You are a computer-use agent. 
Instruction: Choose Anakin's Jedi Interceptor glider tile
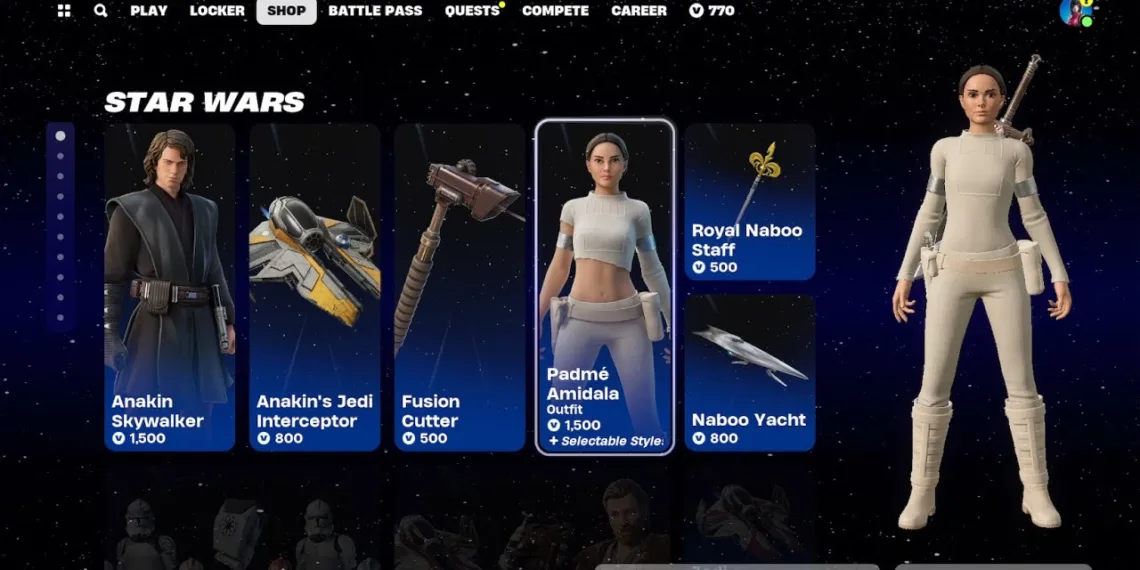click(315, 287)
